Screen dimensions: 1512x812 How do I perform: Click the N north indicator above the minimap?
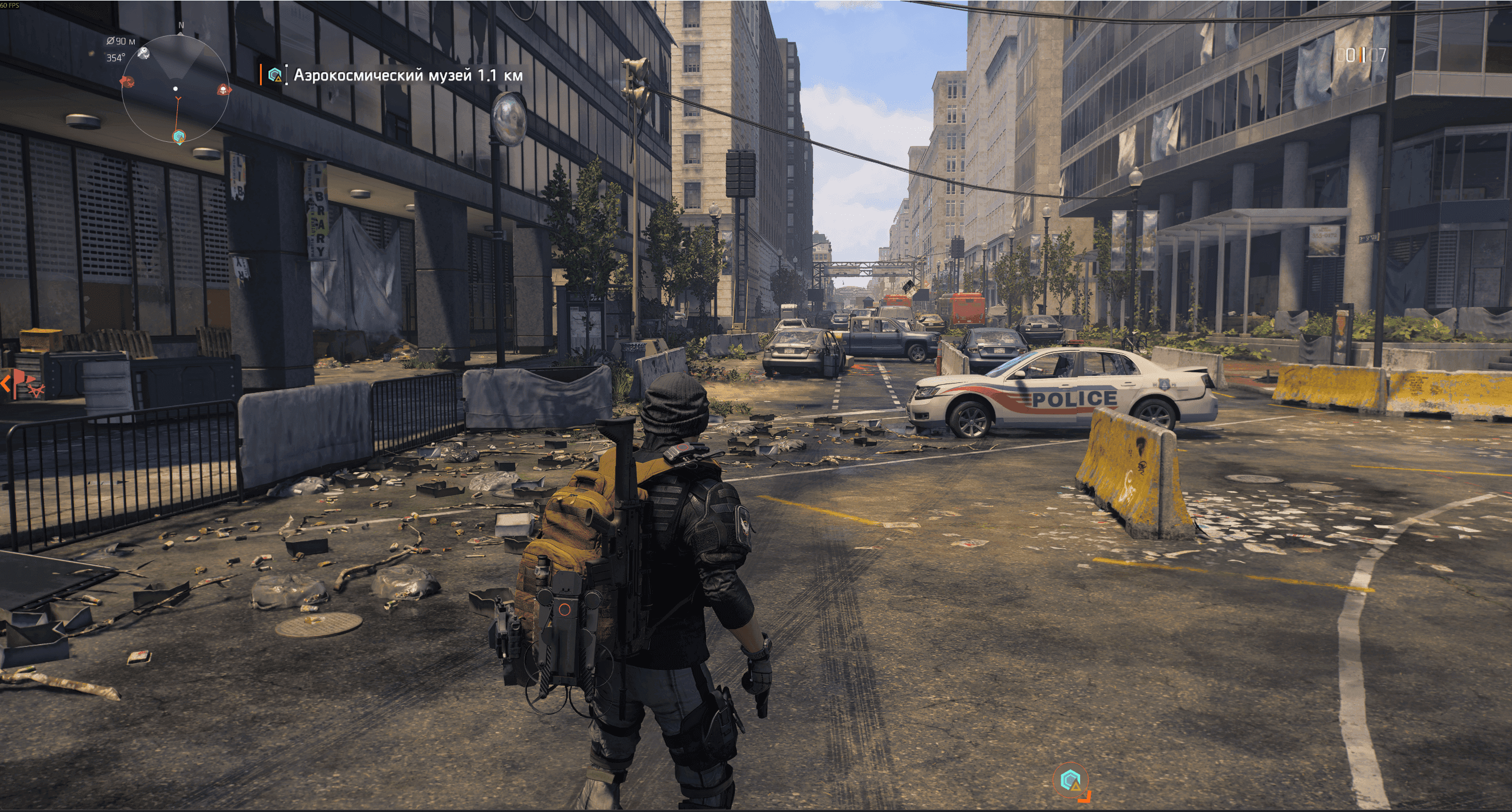(x=181, y=25)
